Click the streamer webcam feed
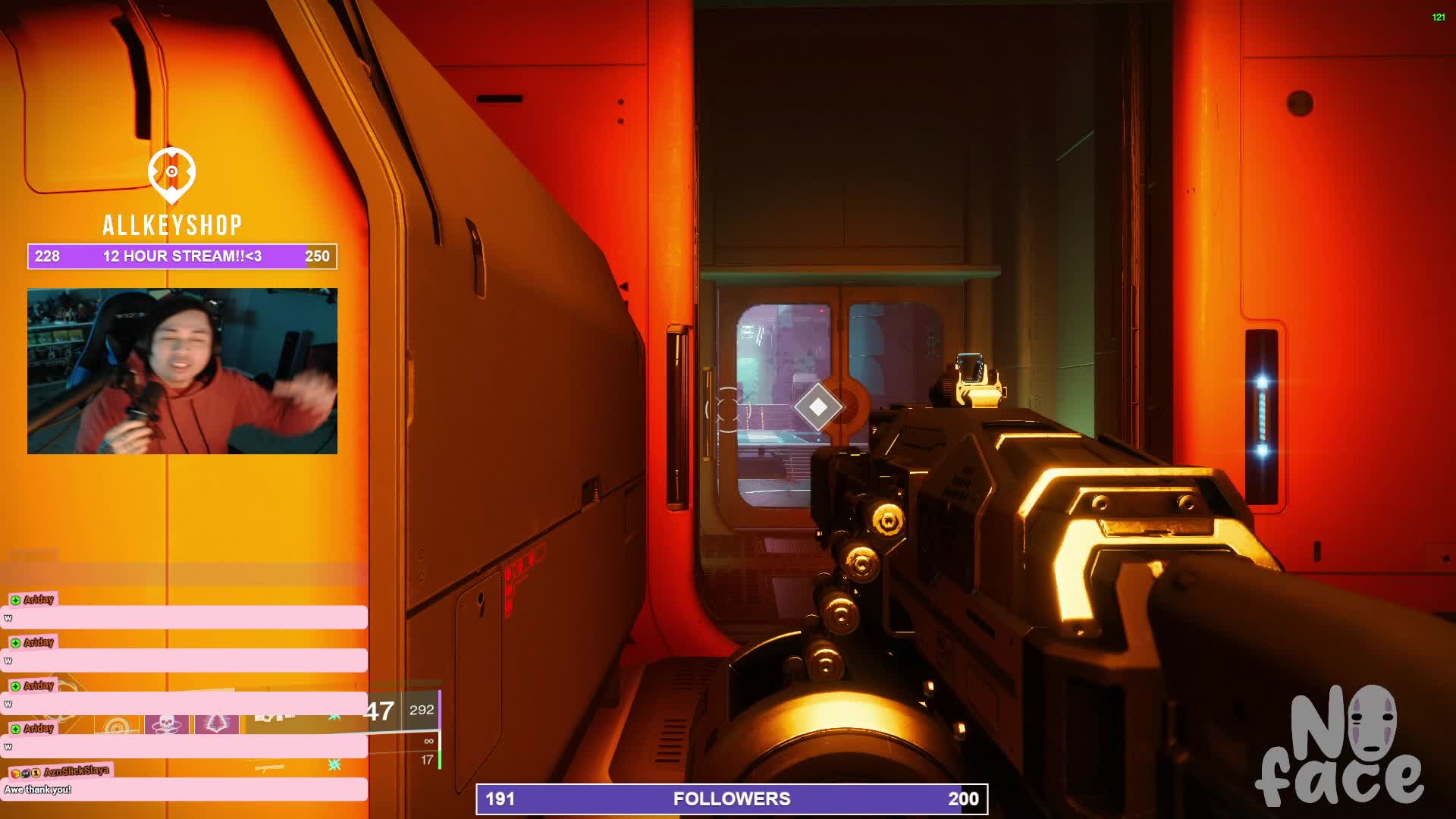The image size is (1456, 819). tap(182, 371)
